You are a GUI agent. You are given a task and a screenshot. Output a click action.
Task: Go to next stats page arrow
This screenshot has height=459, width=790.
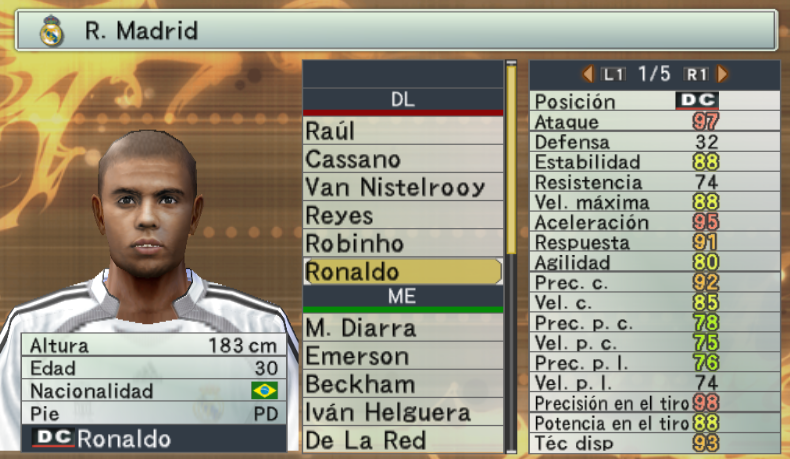click(x=722, y=74)
